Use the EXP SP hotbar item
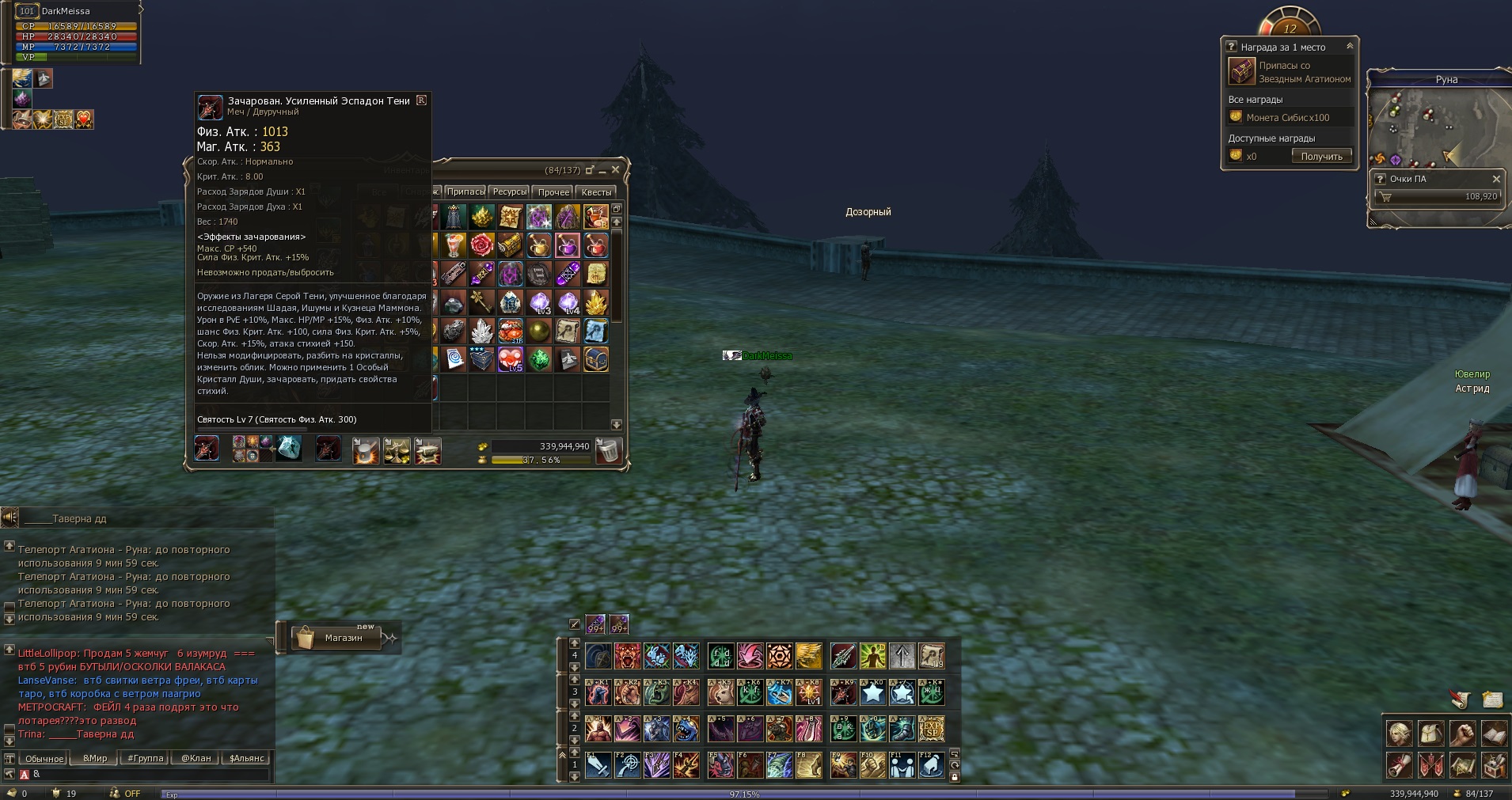Viewport: 1512px width, 800px height. click(x=931, y=729)
